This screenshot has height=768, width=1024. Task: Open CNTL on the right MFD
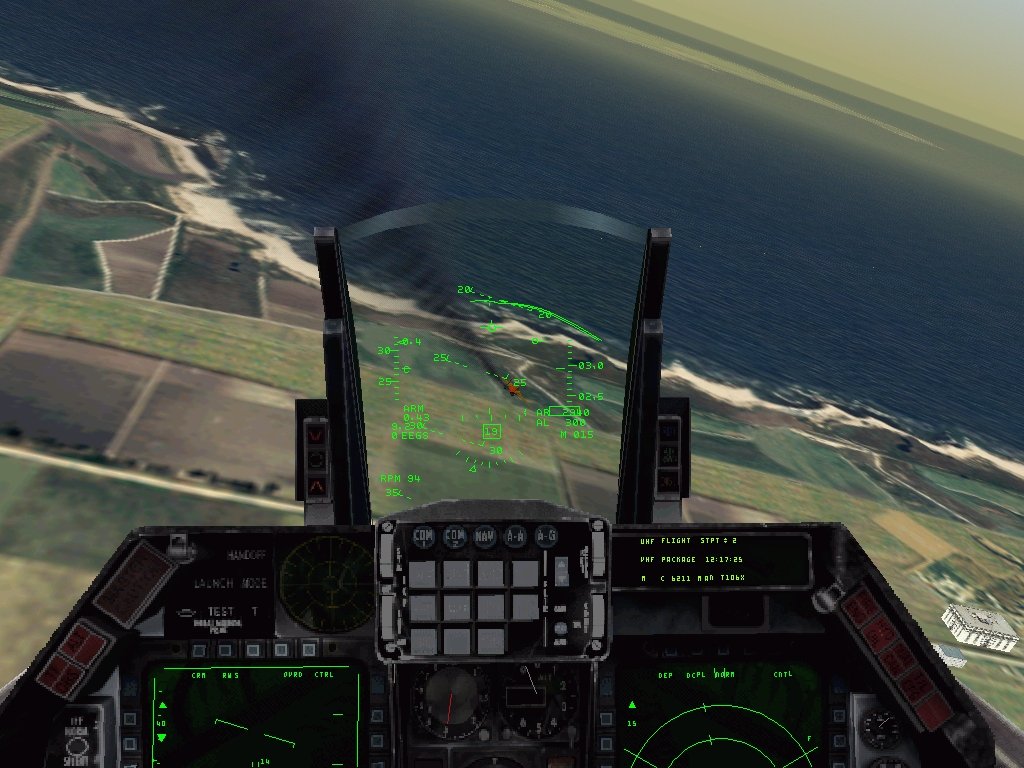[x=783, y=675]
